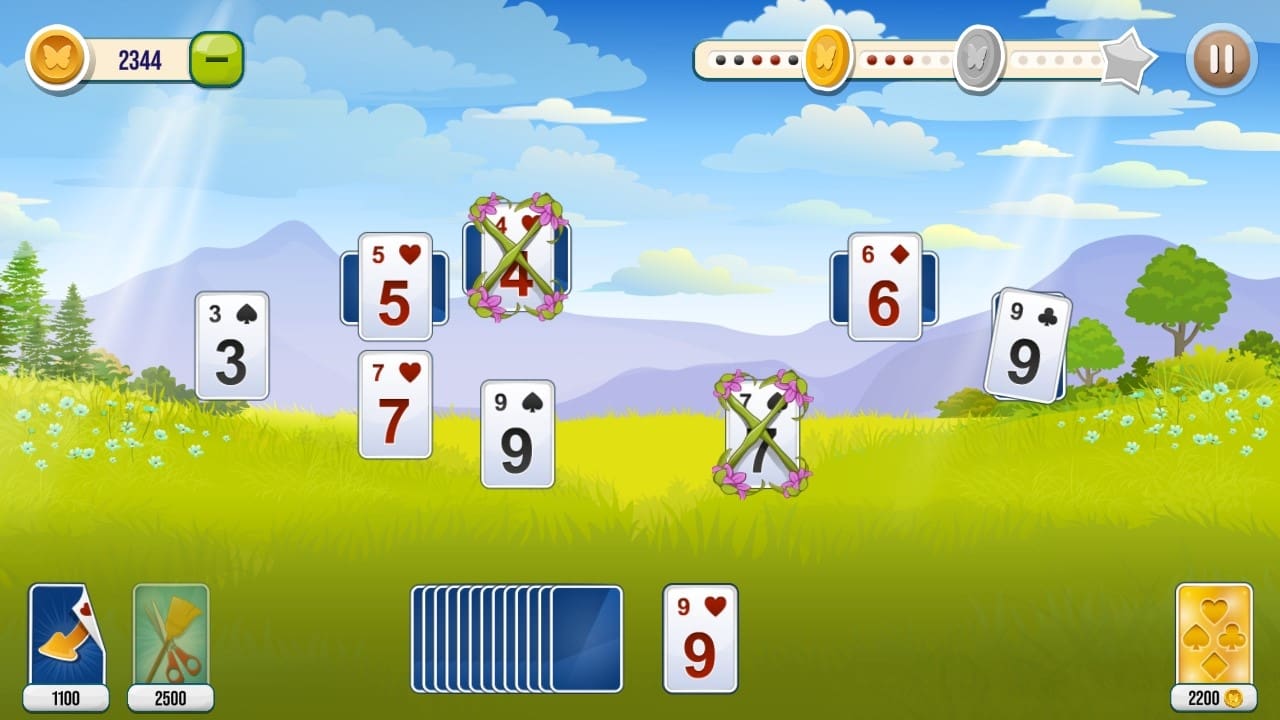Choose the 6 of diamonds card
The height and width of the screenshot is (720, 1280).
[x=884, y=287]
